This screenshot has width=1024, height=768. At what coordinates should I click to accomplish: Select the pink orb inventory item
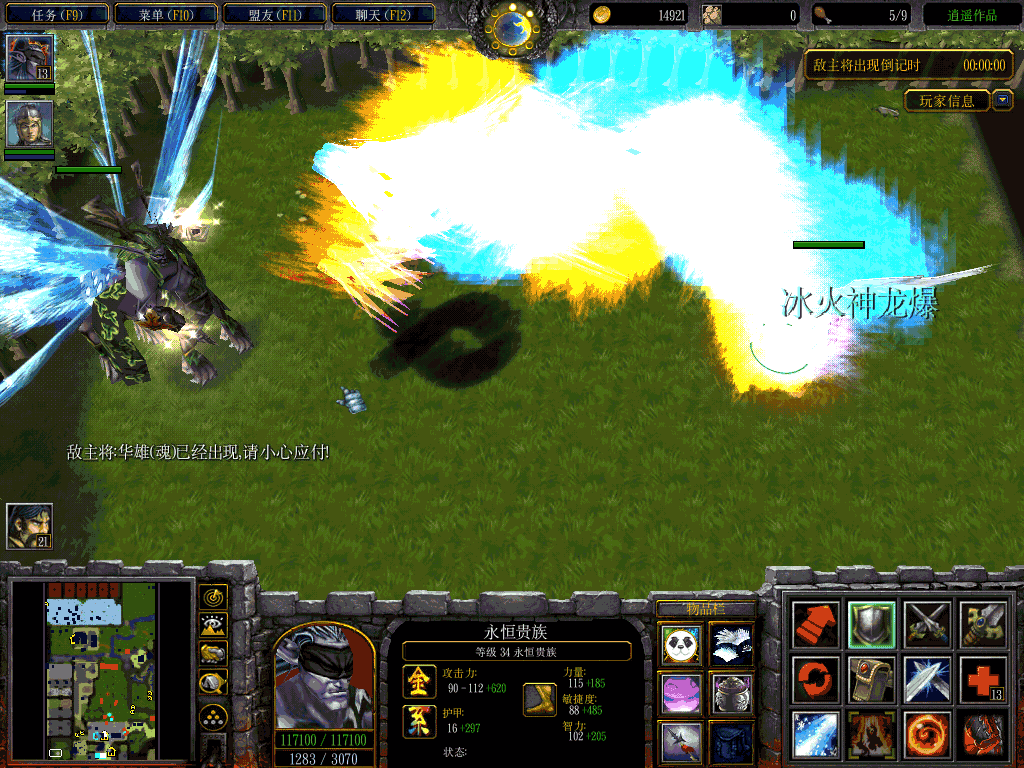tap(680, 692)
